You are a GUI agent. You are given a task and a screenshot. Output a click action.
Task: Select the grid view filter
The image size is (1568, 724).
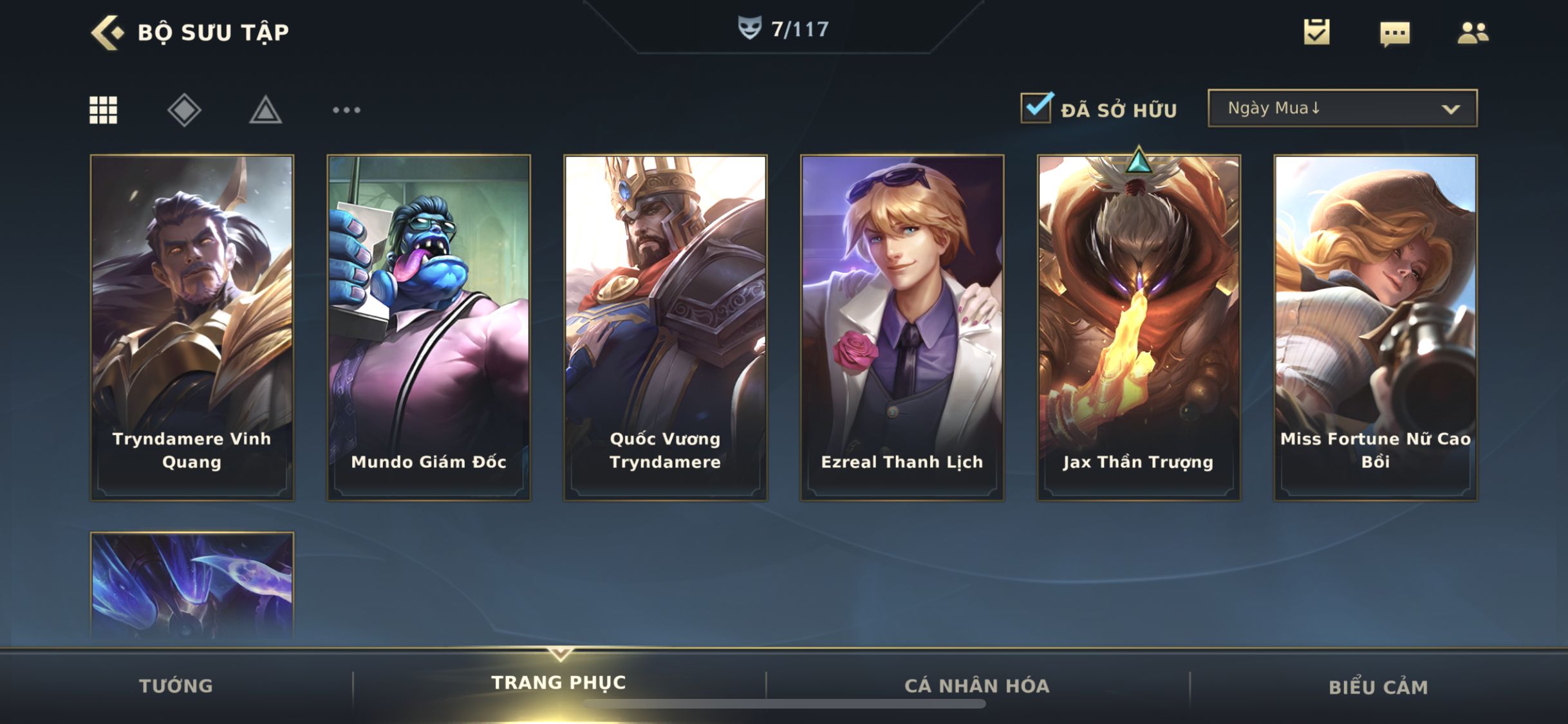click(x=103, y=110)
